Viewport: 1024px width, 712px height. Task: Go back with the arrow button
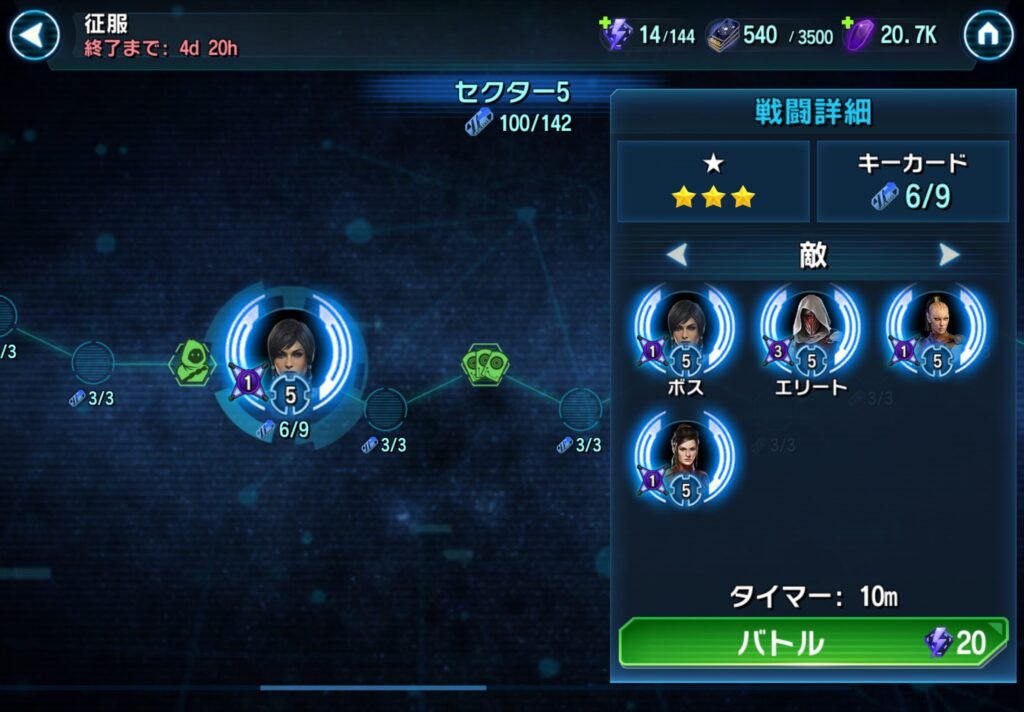click(x=35, y=36)
